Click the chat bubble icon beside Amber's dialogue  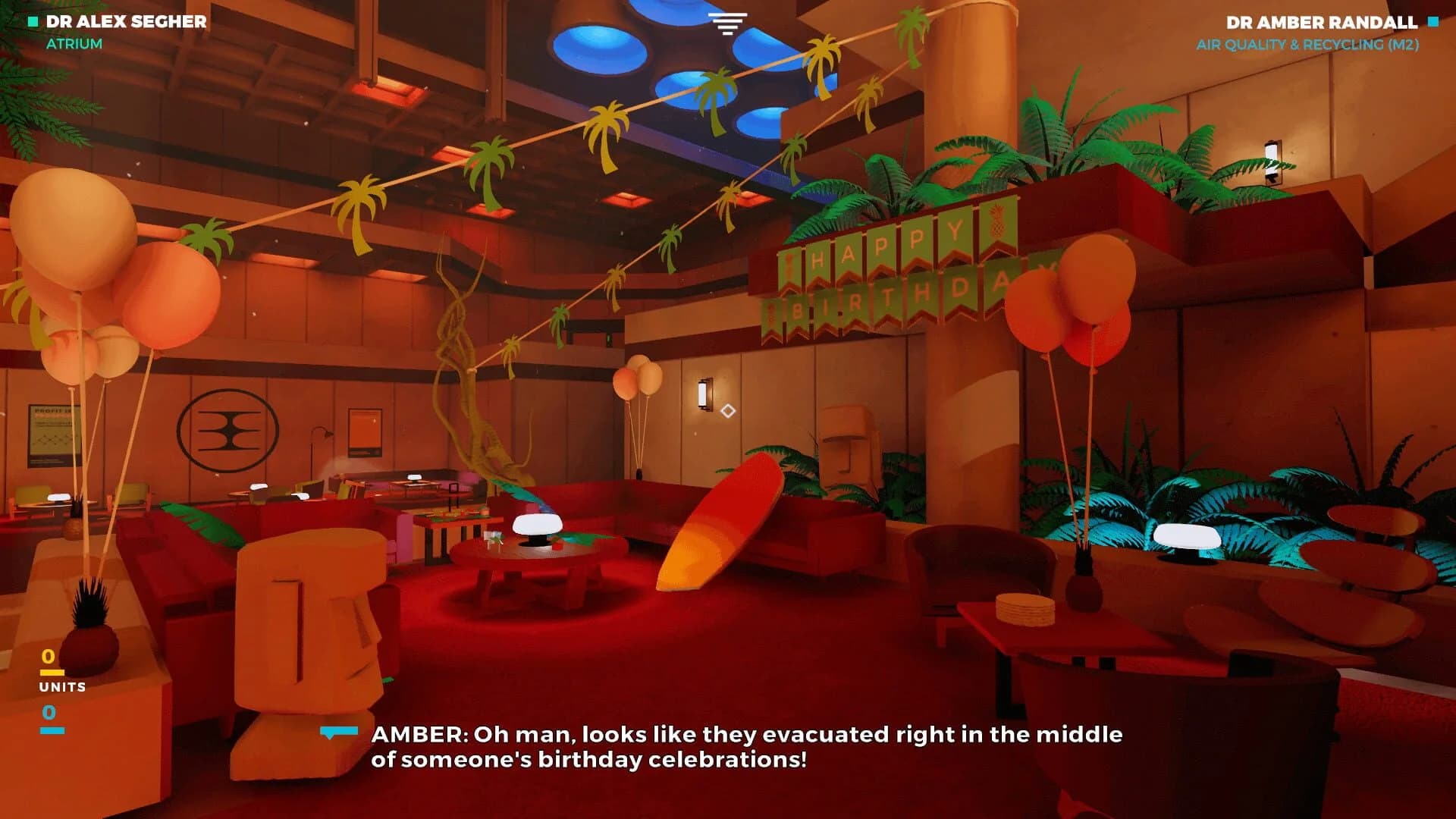point(337,733)
